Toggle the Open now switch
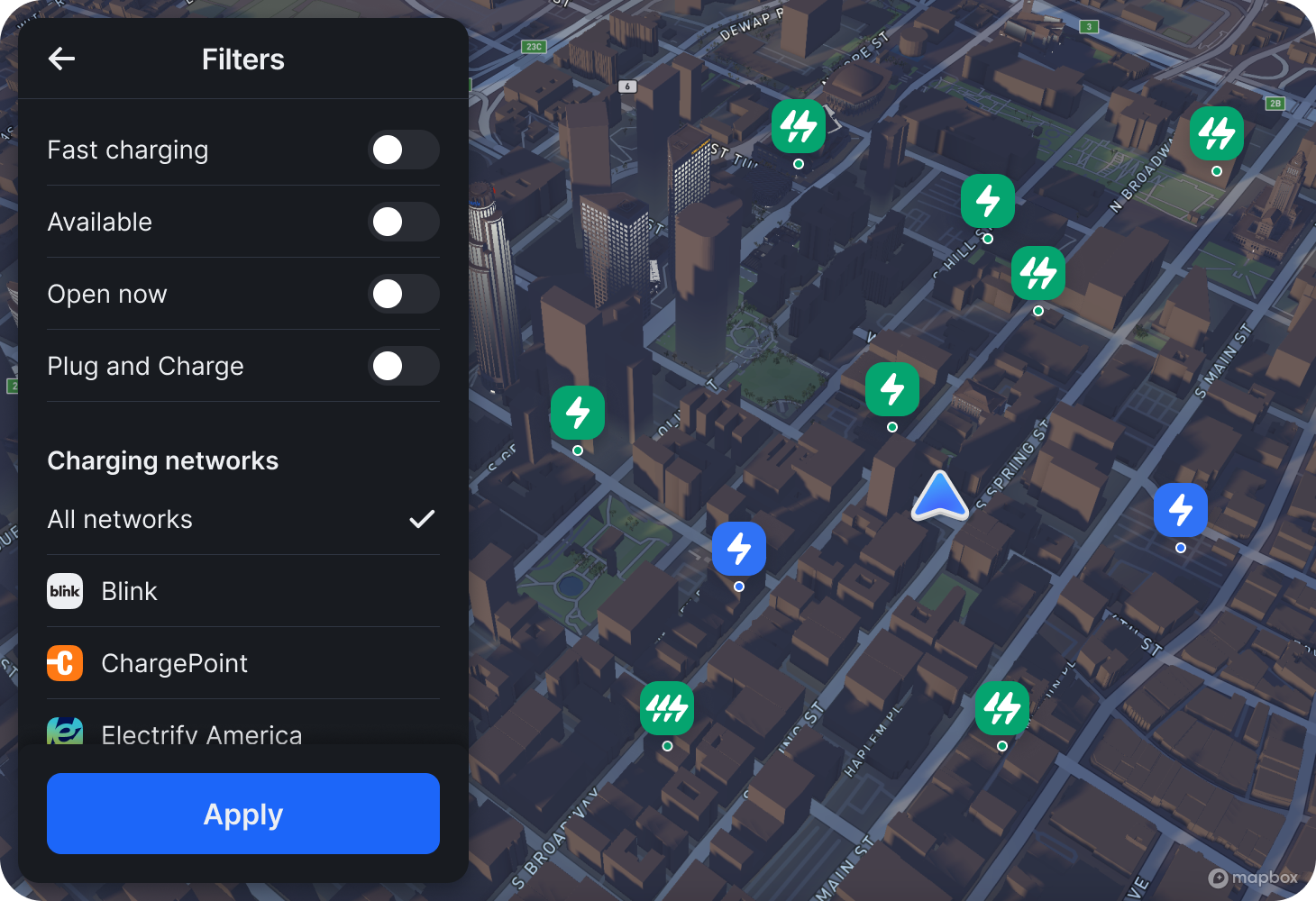 click(x=405, y=294)
